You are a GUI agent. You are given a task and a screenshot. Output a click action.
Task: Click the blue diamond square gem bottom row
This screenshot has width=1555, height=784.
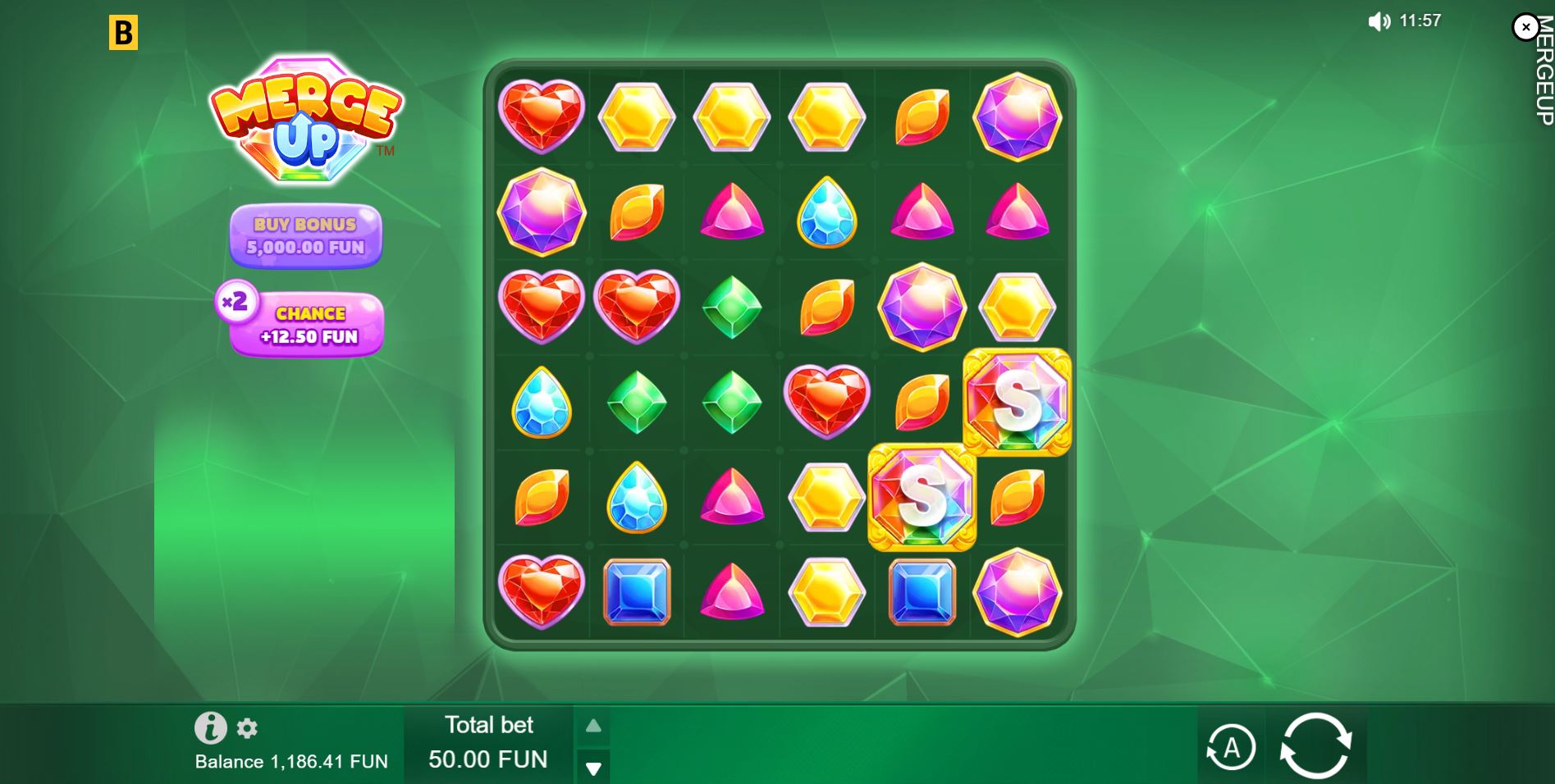[x=636, y=592]
